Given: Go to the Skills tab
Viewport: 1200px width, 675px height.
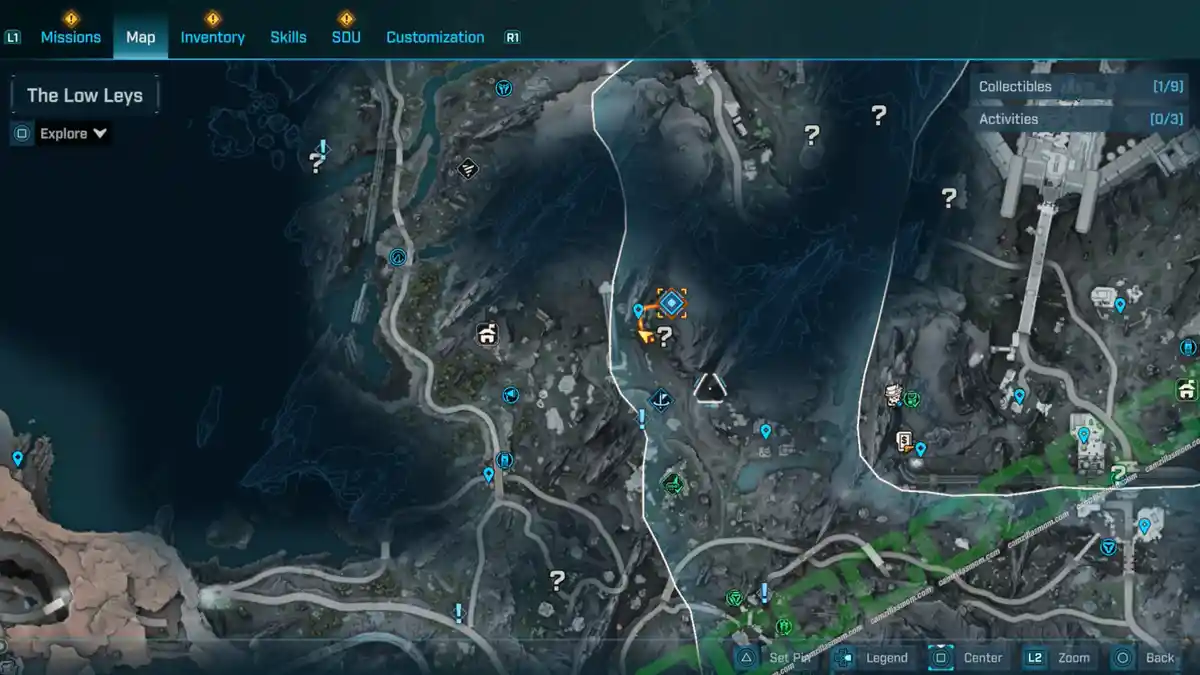Looking at the screenshot, I should pos(288,37).
